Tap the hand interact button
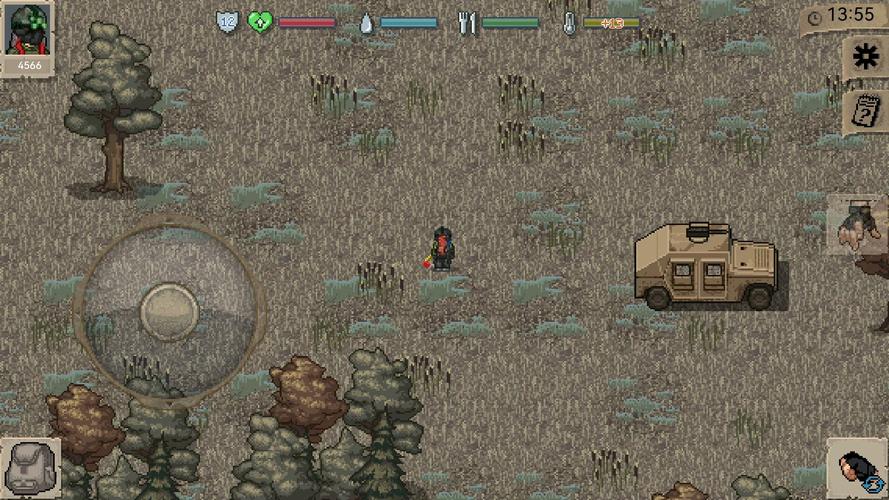 point(857,224)
